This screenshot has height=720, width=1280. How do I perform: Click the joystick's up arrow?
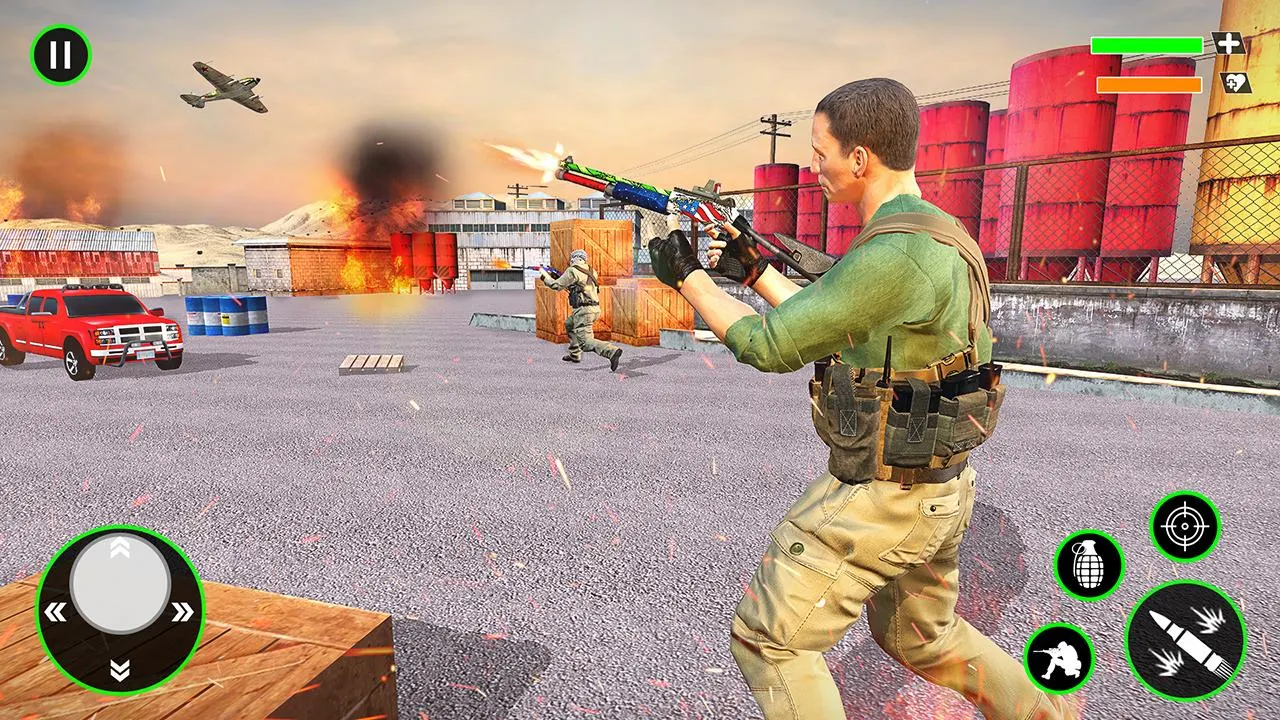point(119,546)
